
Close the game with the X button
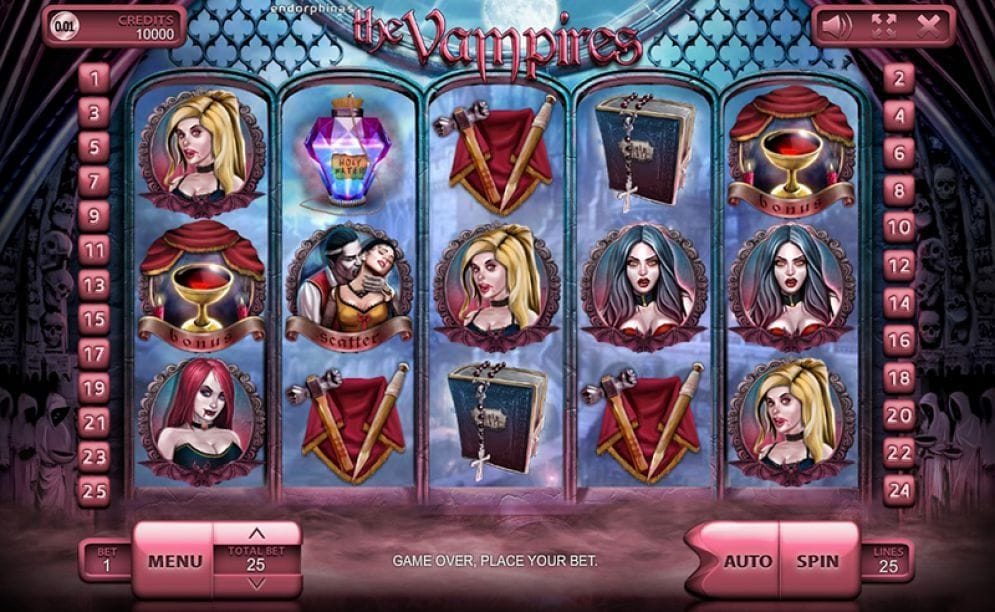[928, 26]
